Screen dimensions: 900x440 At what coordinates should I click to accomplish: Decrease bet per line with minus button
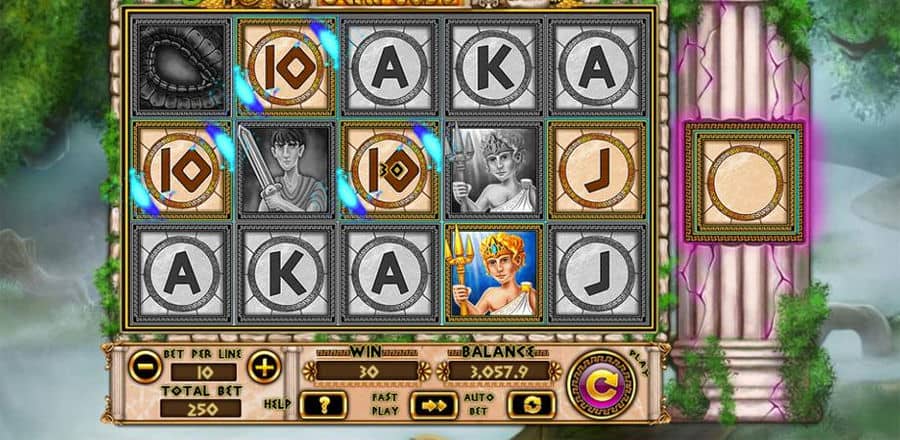[144, 368]
